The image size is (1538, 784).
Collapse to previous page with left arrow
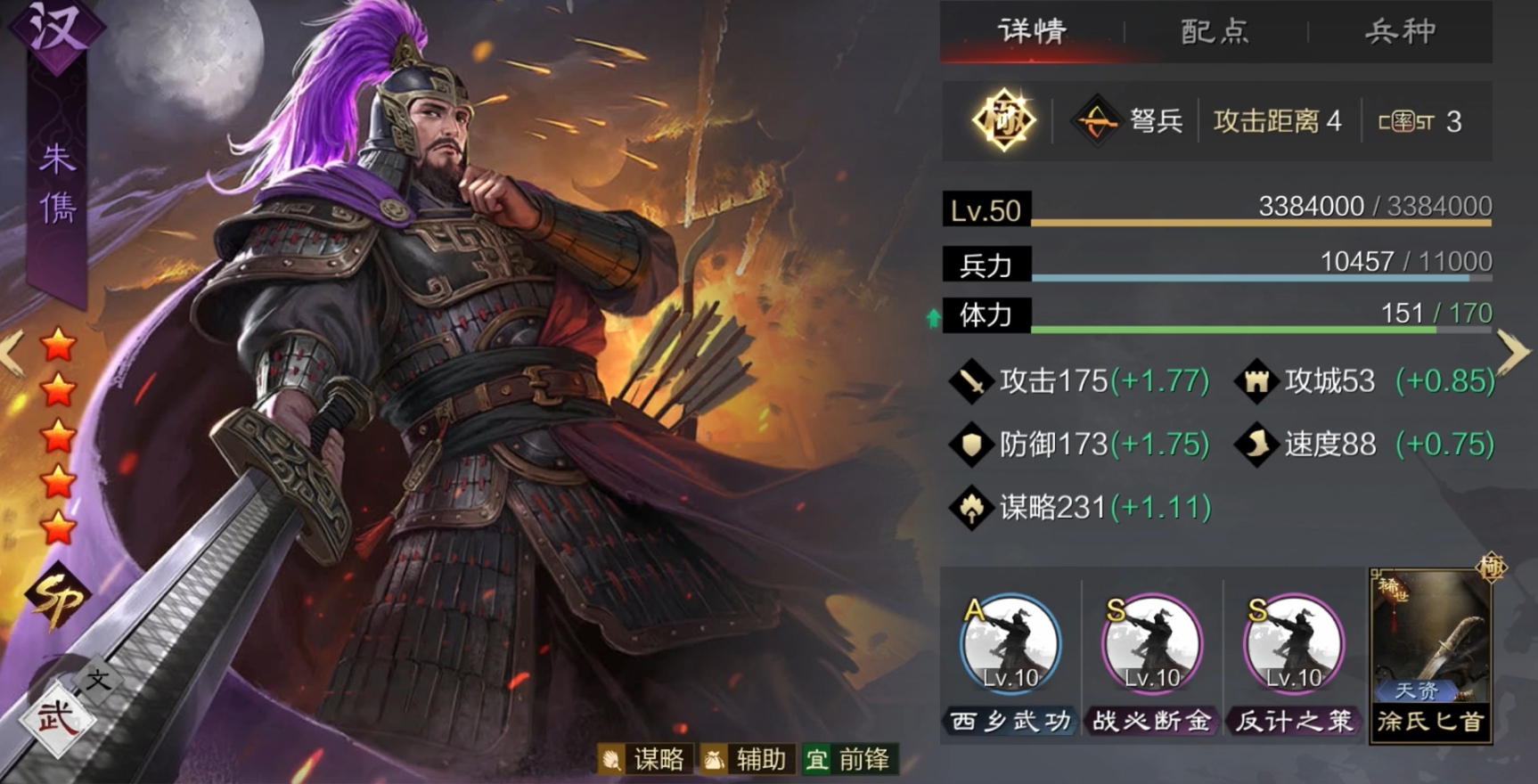click(9, 352)
